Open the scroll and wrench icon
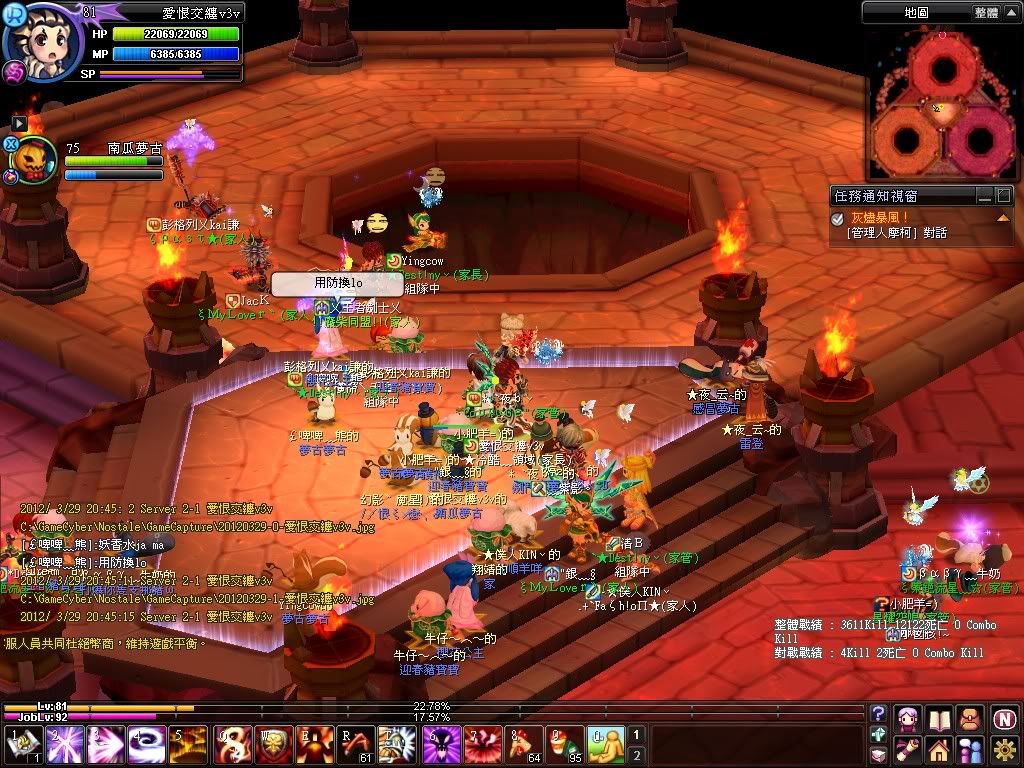 click(x=908, y=748)
